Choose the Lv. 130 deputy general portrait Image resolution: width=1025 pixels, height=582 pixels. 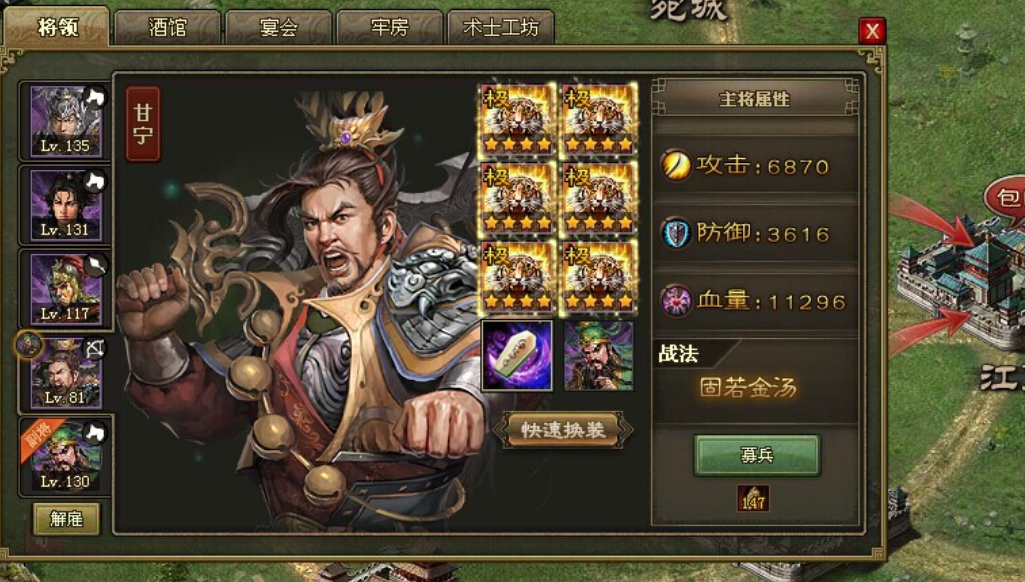66,456
